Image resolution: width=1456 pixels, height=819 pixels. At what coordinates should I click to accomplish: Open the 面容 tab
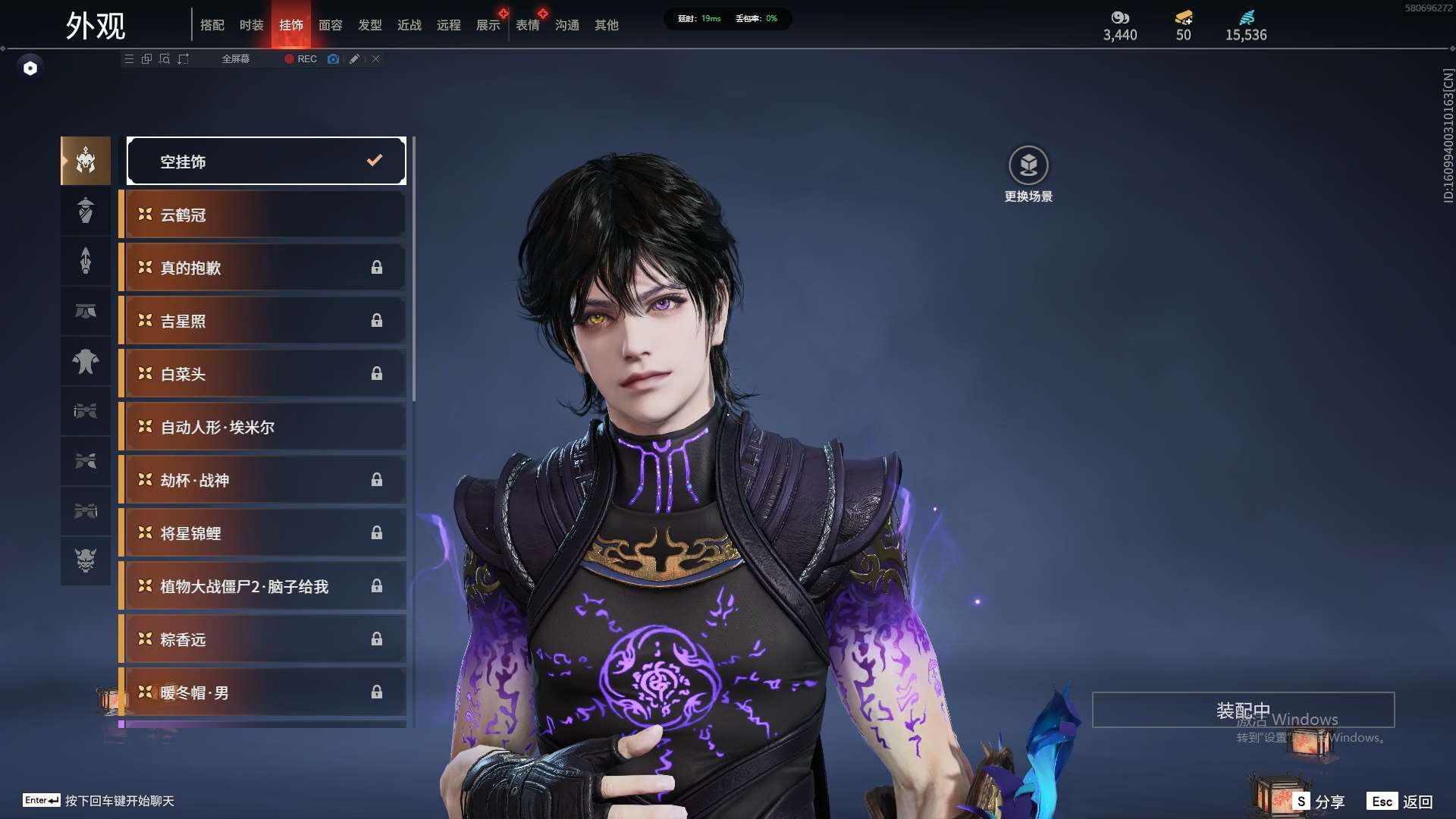pos(330,25)
